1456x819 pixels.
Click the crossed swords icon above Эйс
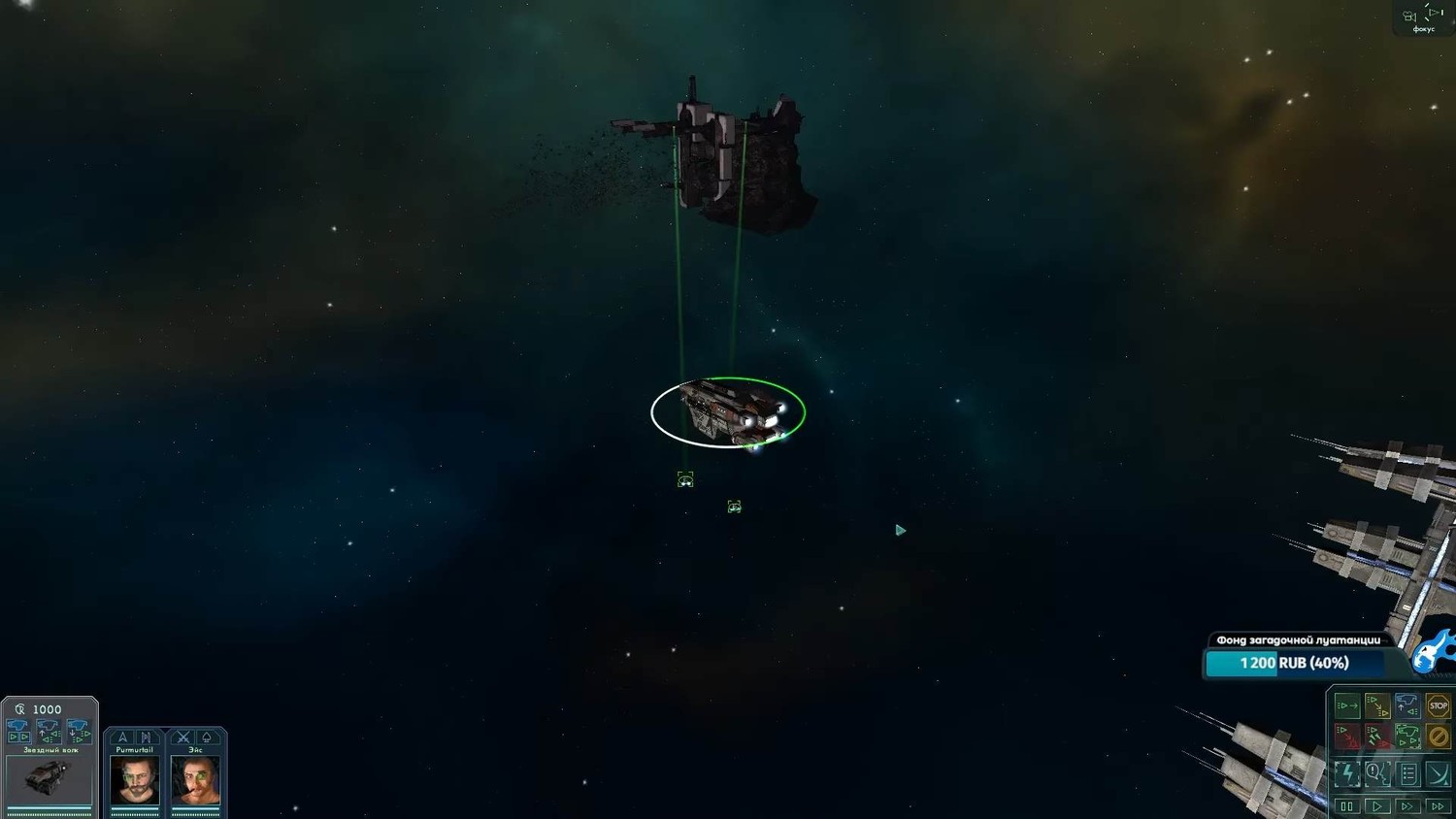[182, 737]
